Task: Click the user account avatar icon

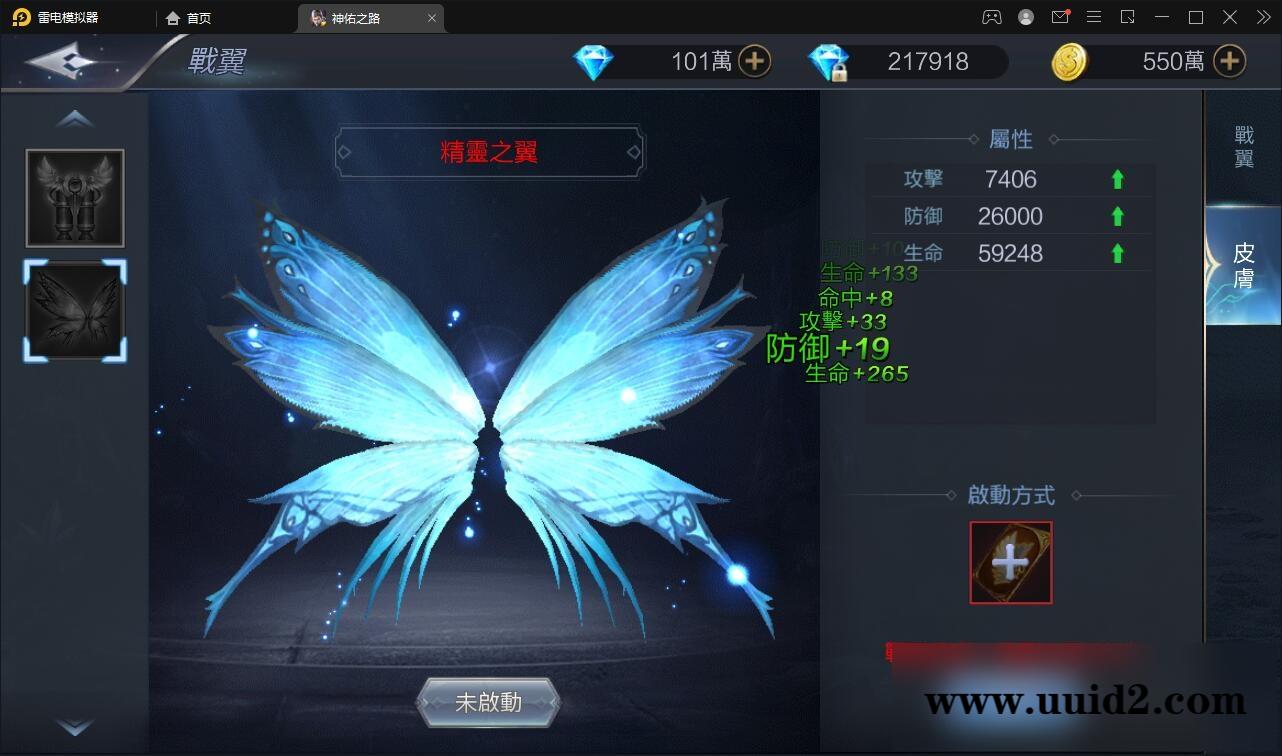Action: point(1025,17)
